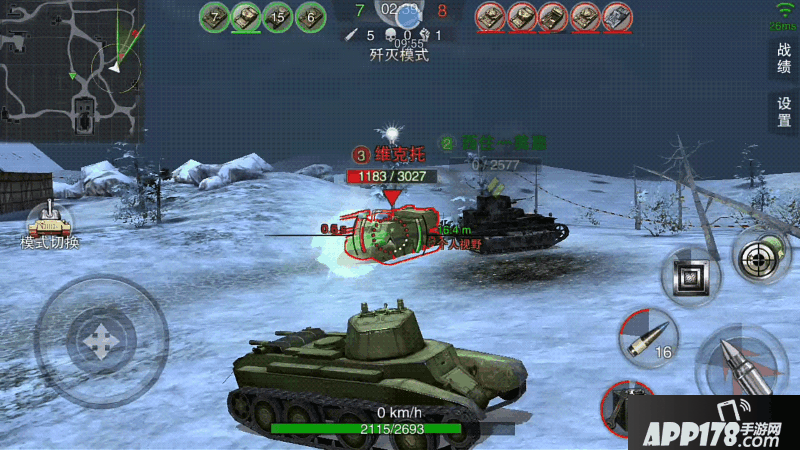Select the grey destroyed enemy tank icon

click(x=616, y=16)
